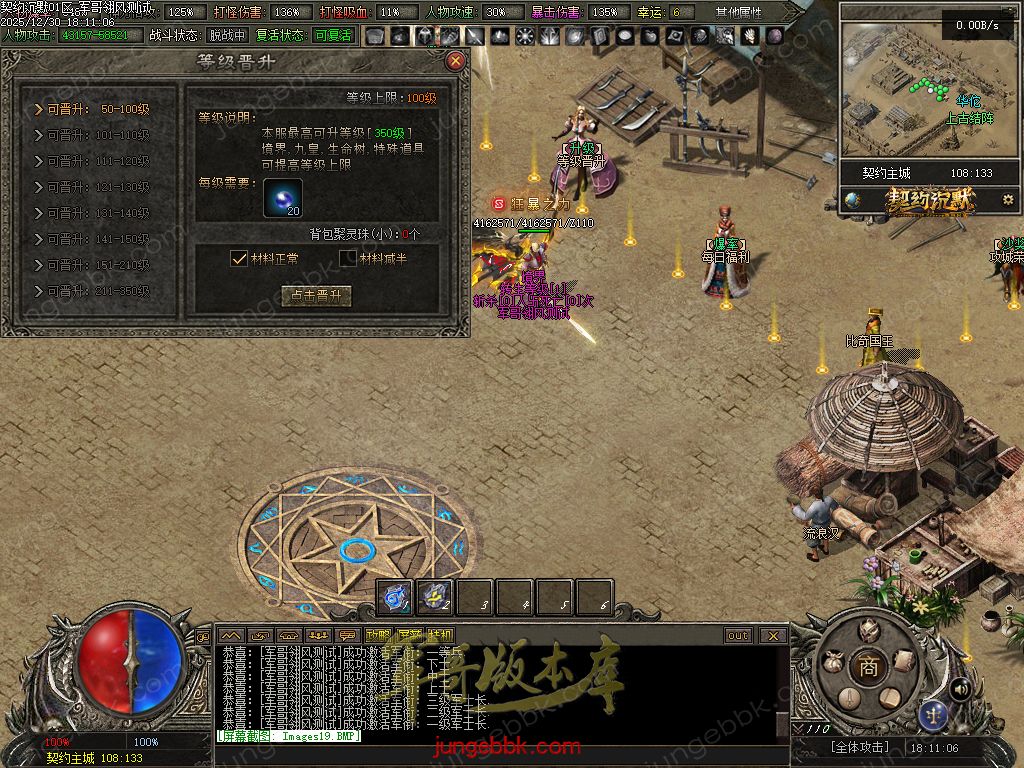Toggle the sound speaker icon
Screen dimensions: 1024x768
click(x=960, y=688)
